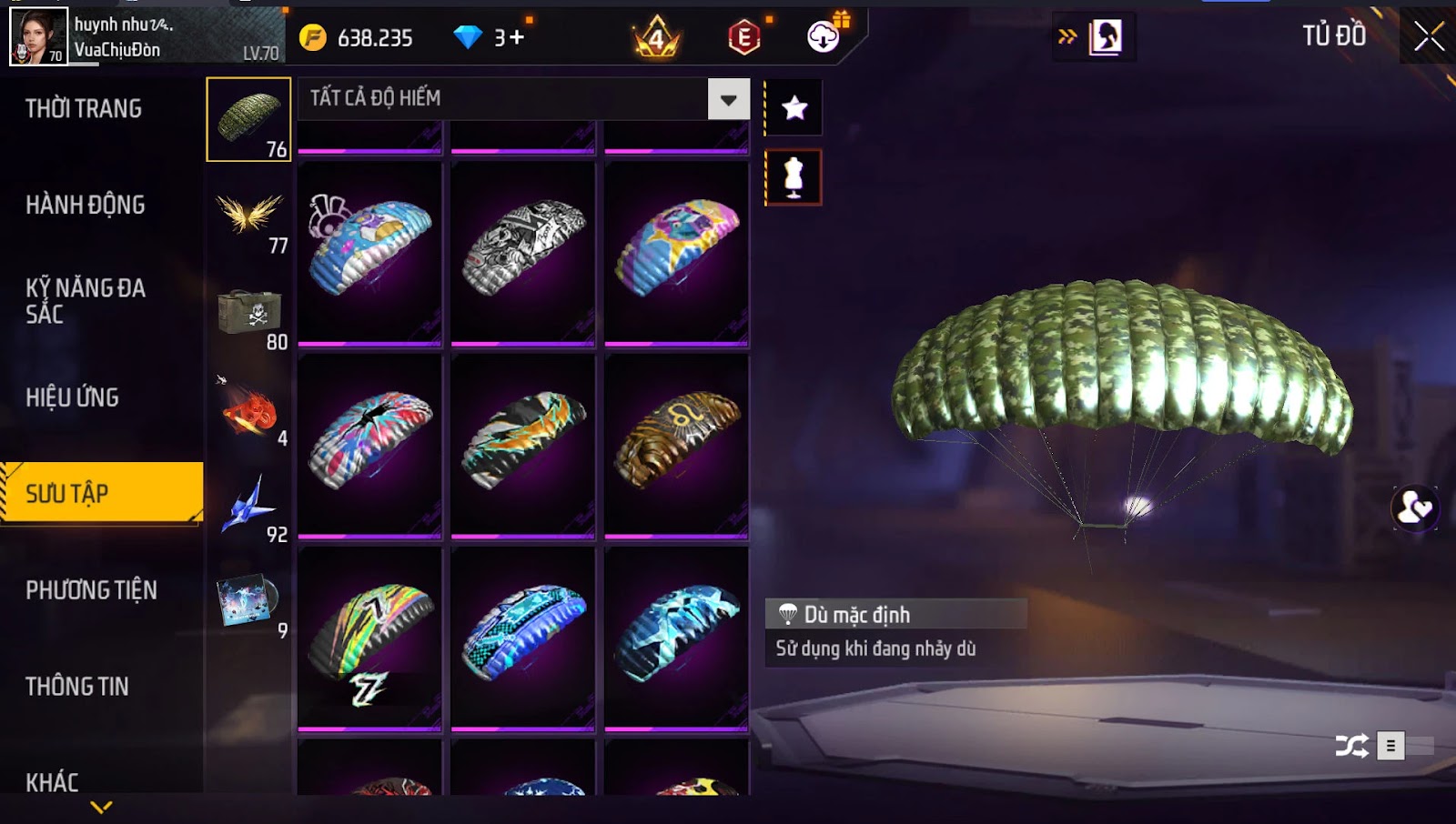This screenshot has width=1456, height=824.
Task: Choose the rainbow holographic 7 parachute
Action: coord(369,636)
